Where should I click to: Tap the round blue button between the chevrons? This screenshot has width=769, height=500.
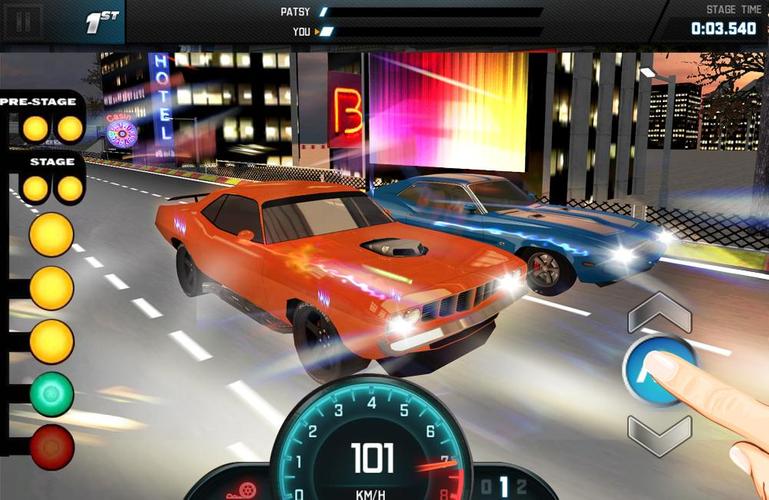point(657,370)
